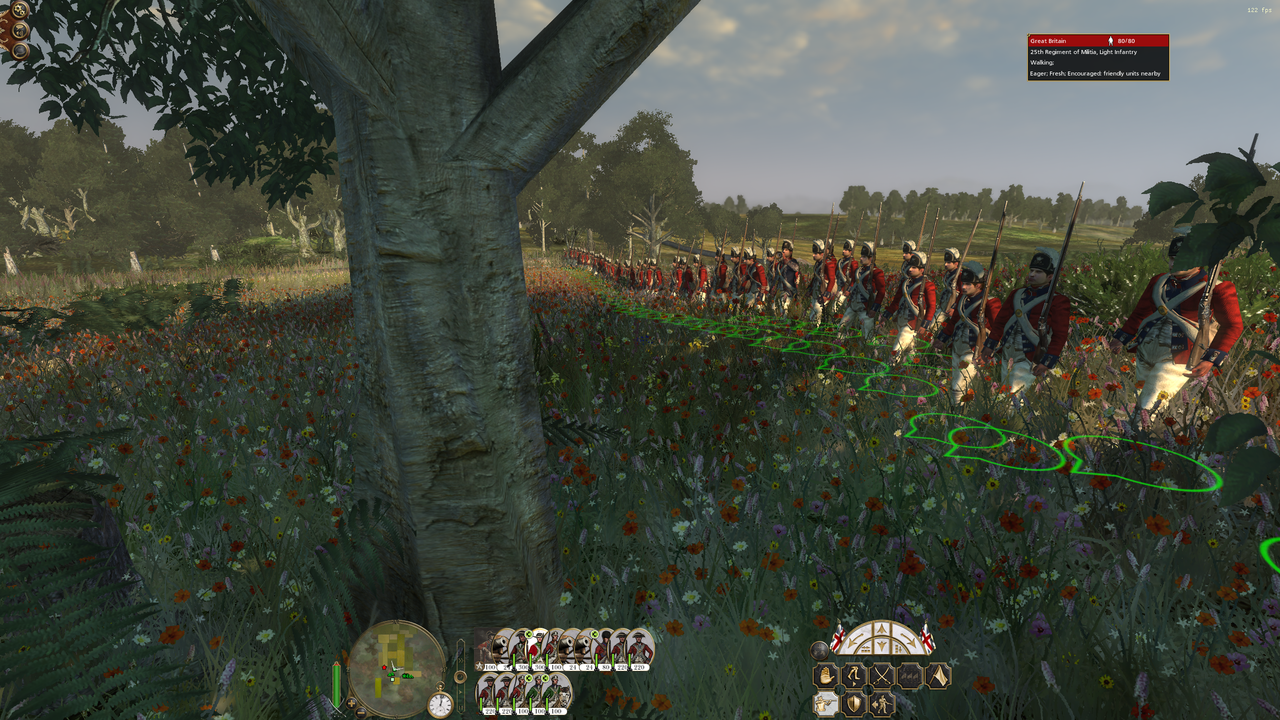The height and width of the screenshot is (720, 1280).
Task: Activate melee mode with the crossed swords icon
Action: 882,675
